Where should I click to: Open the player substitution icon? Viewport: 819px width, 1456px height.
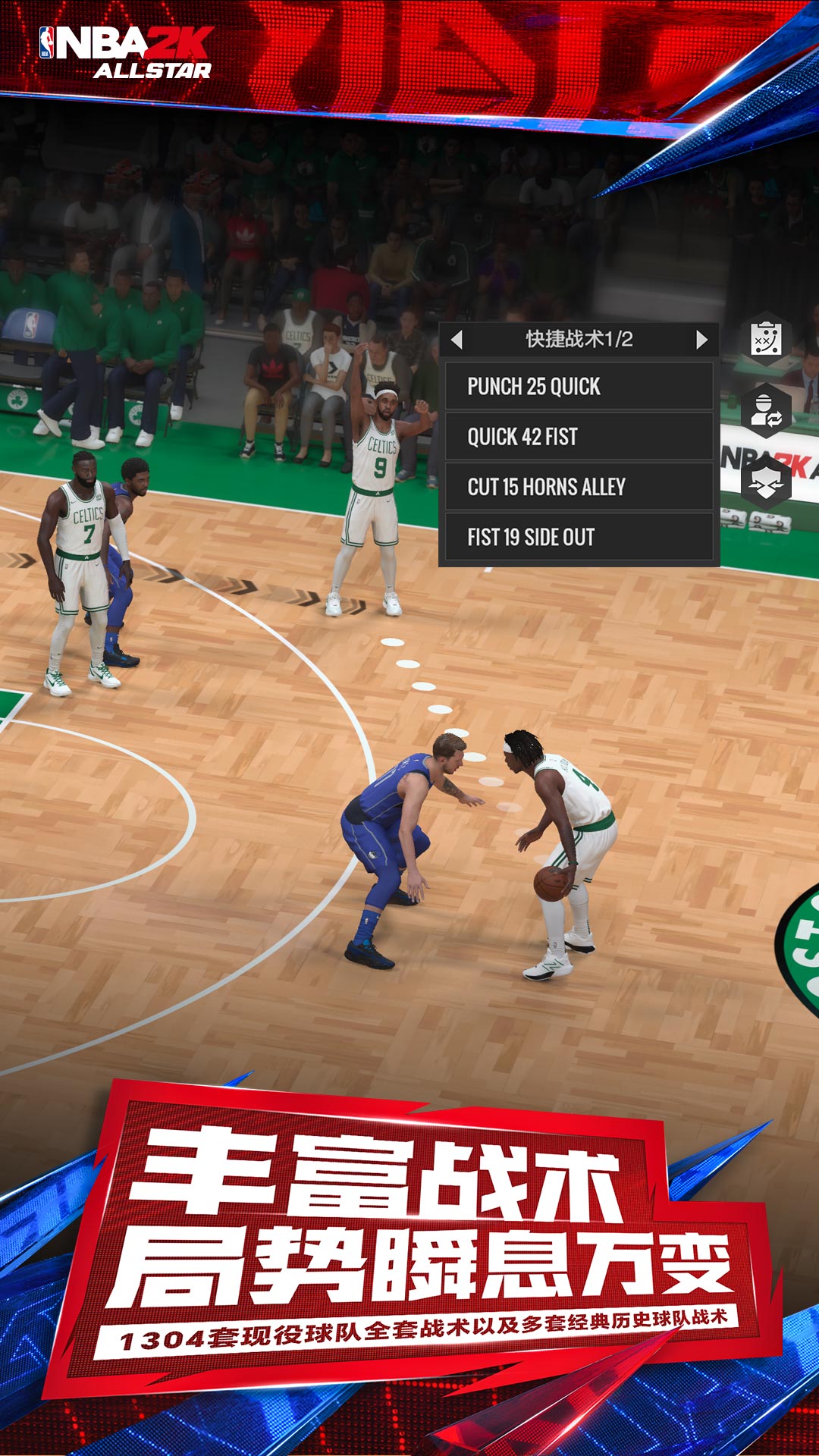[x=766, y=410]
